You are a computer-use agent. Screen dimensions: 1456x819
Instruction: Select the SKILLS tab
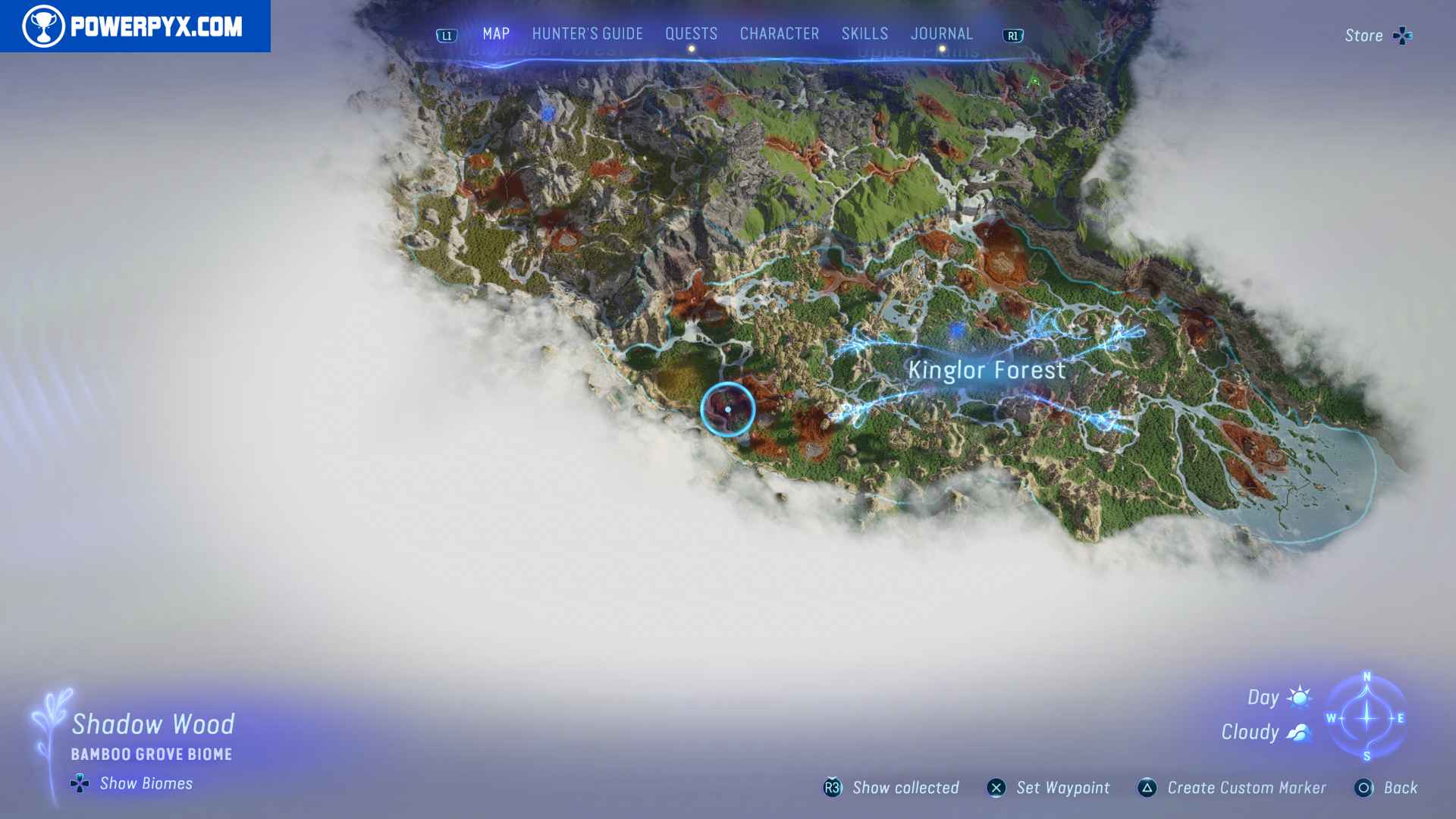864,33
